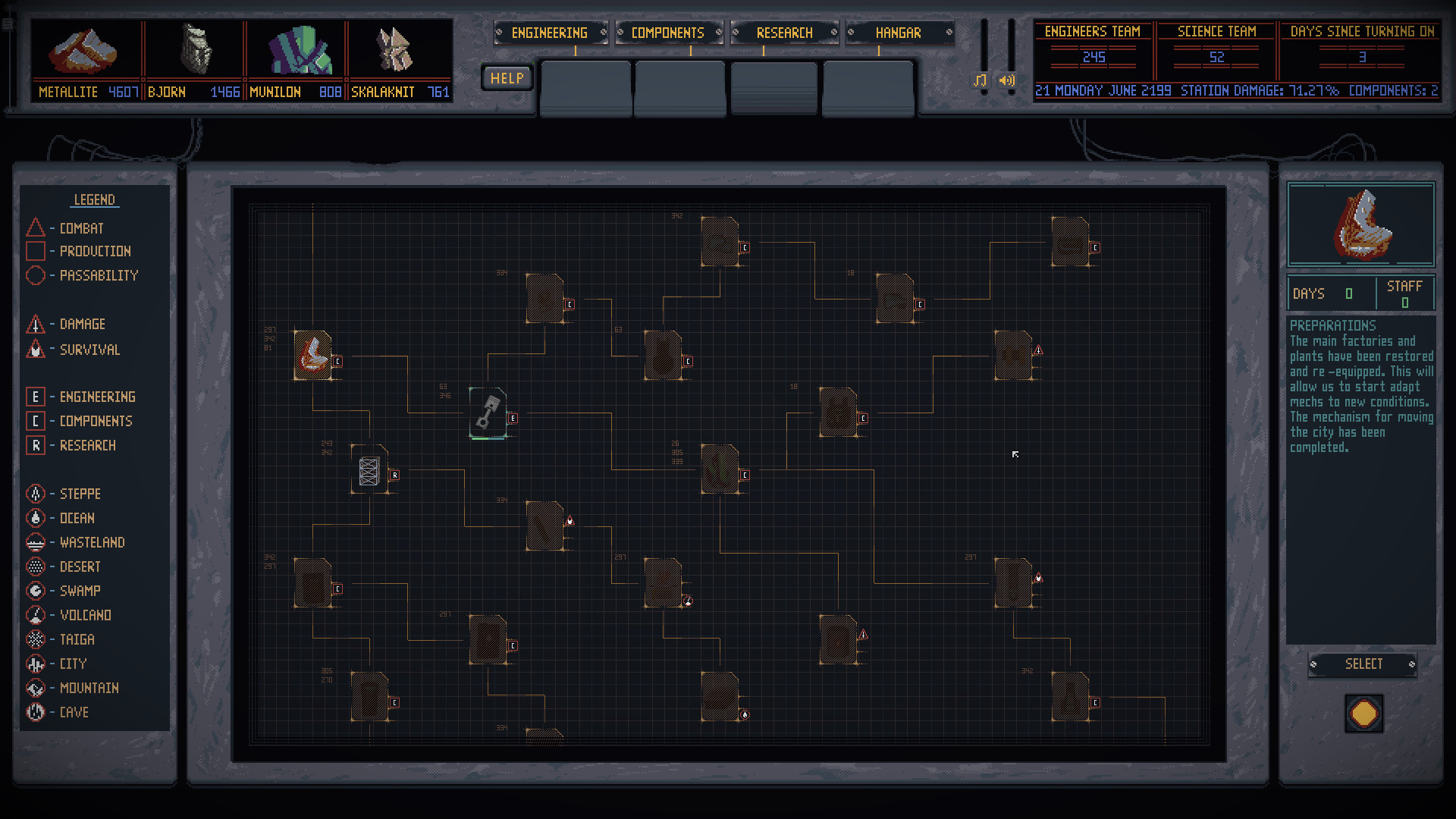Click the Cave legend icon in the sidebar
The image size is (1456, 819).
(36, 712)
